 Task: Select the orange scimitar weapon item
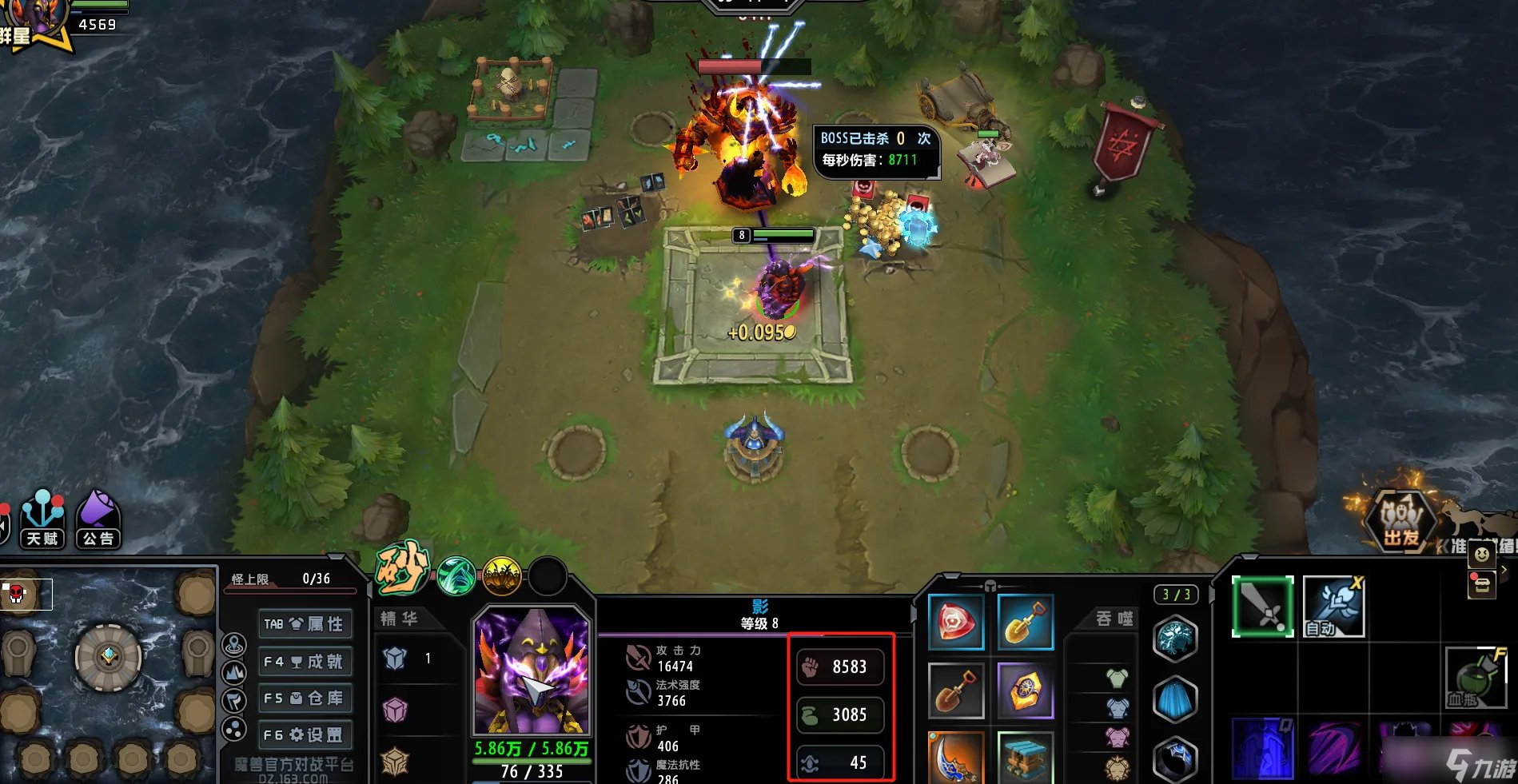tap(957, 758)
